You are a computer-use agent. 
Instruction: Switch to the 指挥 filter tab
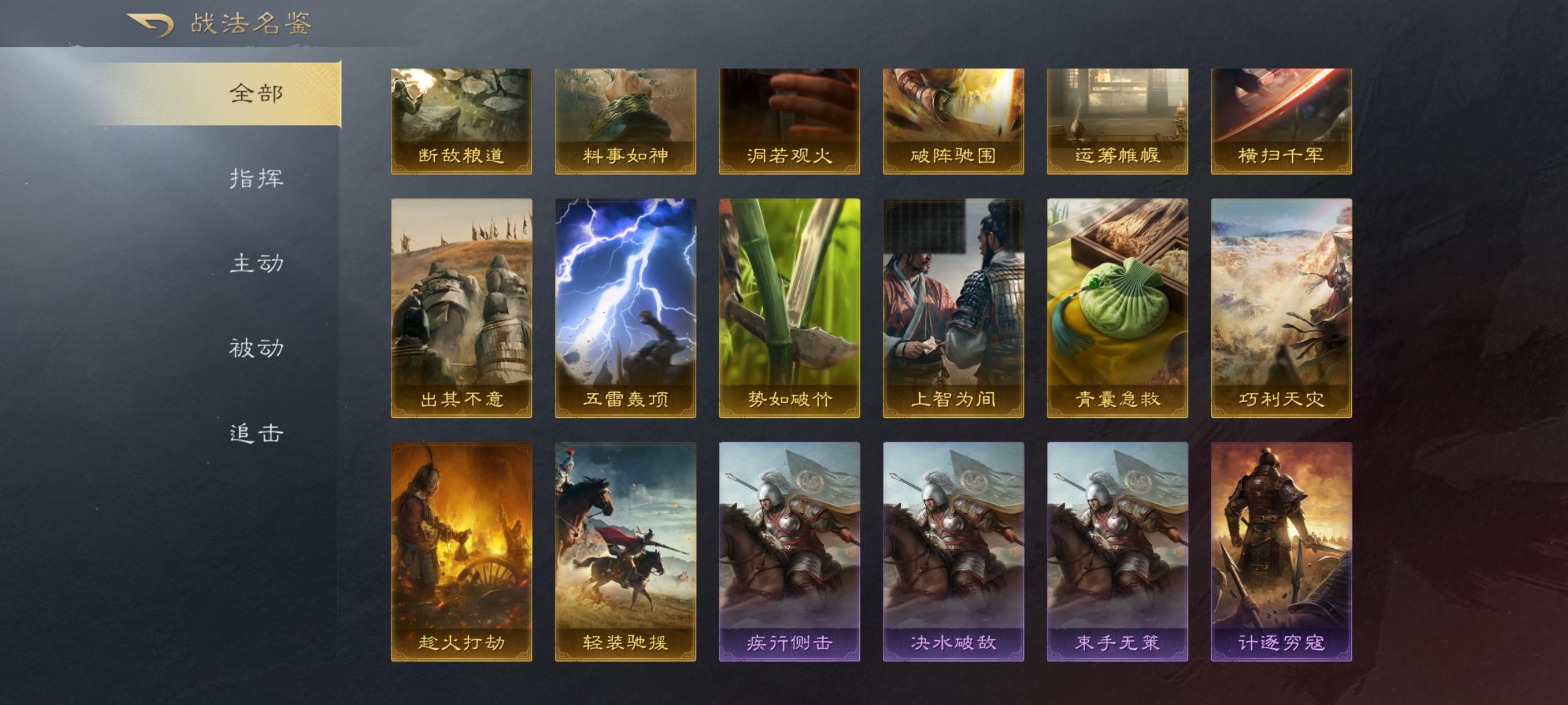click(x=256, y=180)
